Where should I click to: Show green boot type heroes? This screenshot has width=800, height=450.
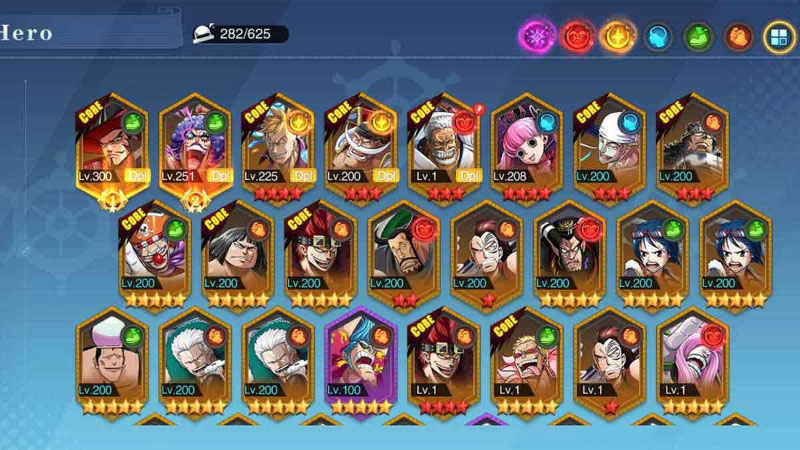point(697,37)
